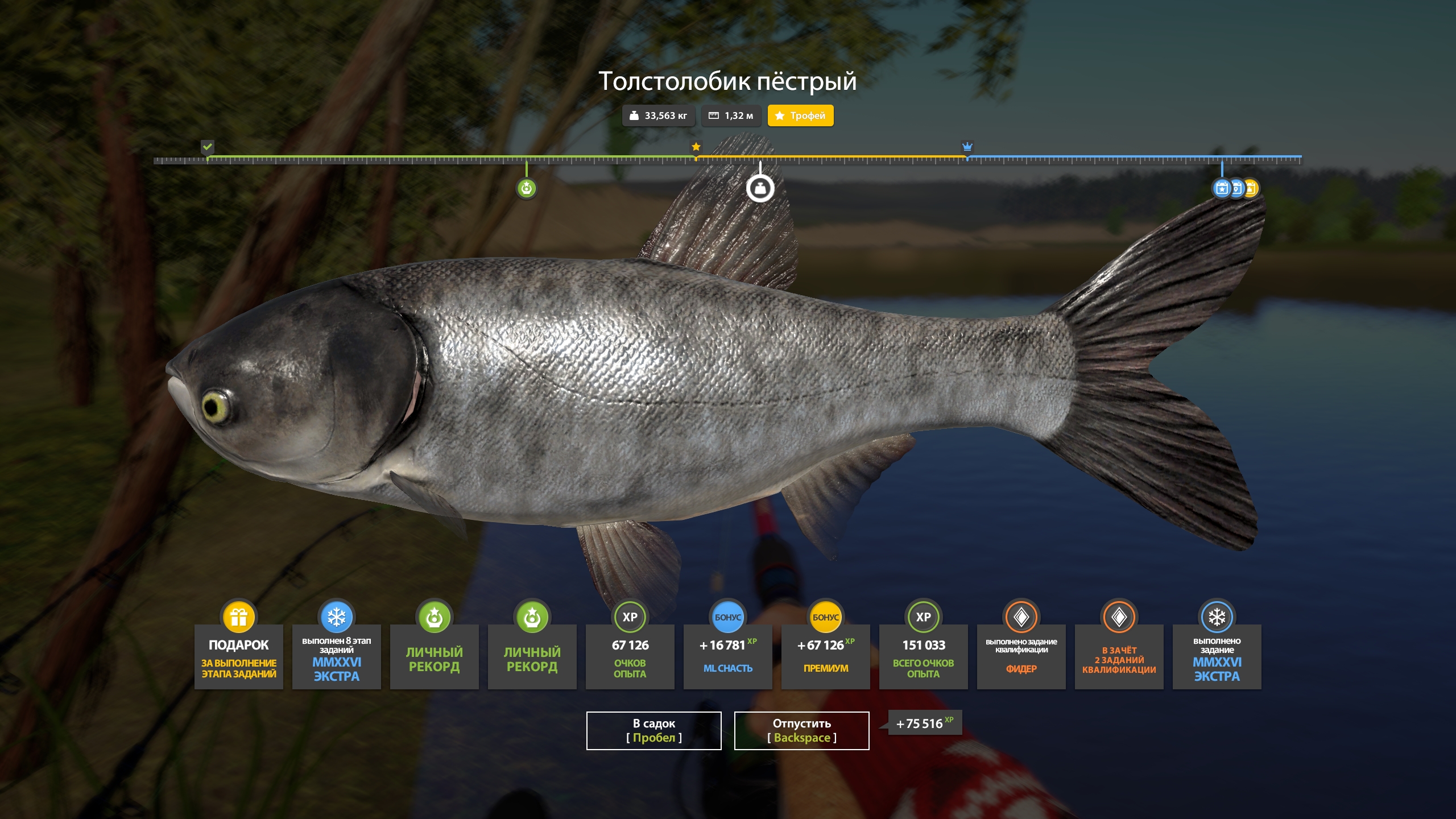Click the green personal record marker on the scale

(x=526, y=188)
